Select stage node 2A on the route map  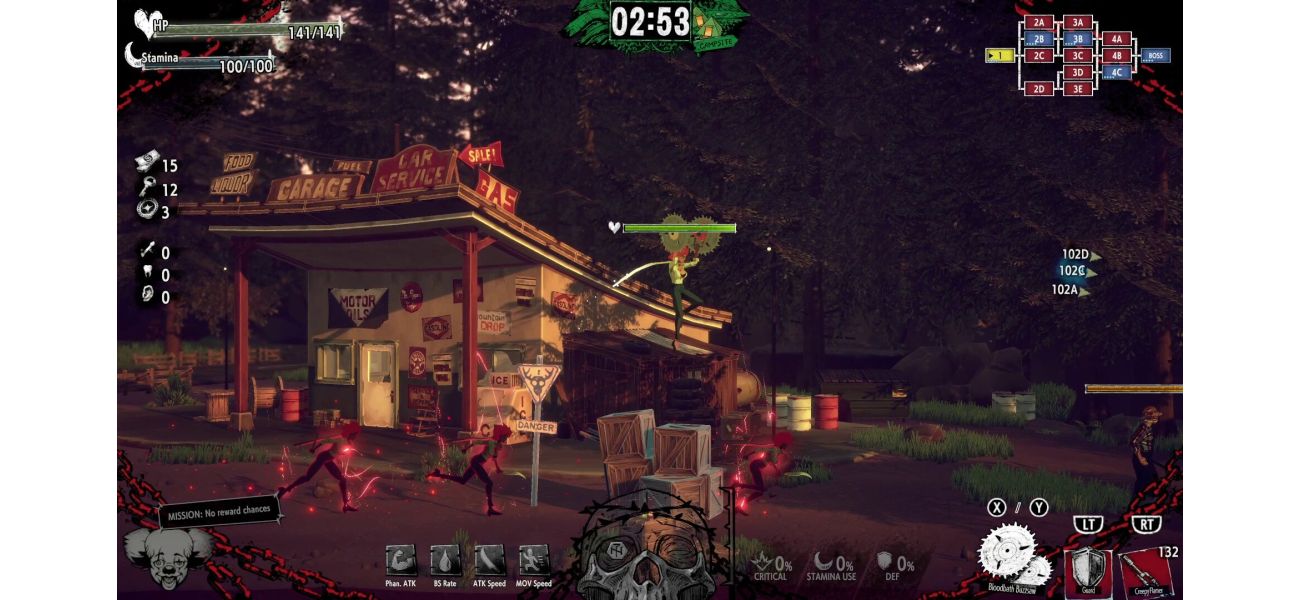point(1039,22)
